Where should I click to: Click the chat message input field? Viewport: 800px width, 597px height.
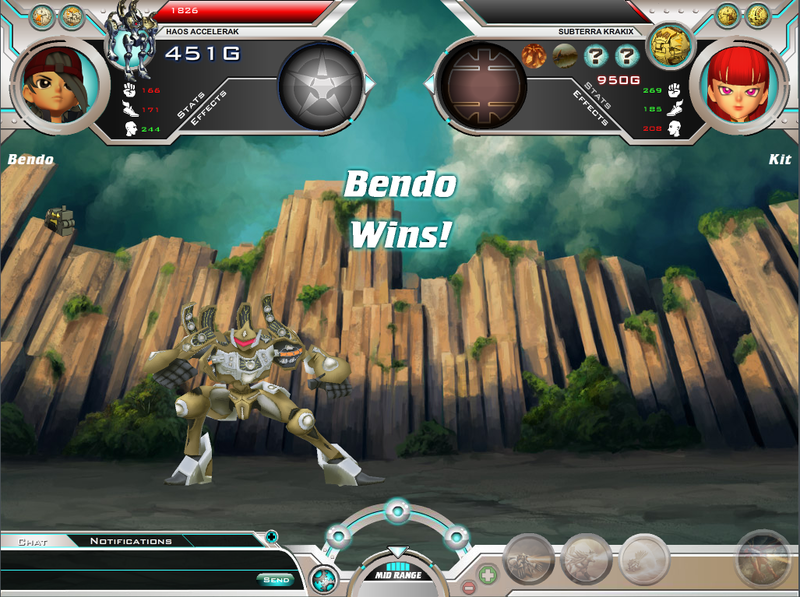130,579
